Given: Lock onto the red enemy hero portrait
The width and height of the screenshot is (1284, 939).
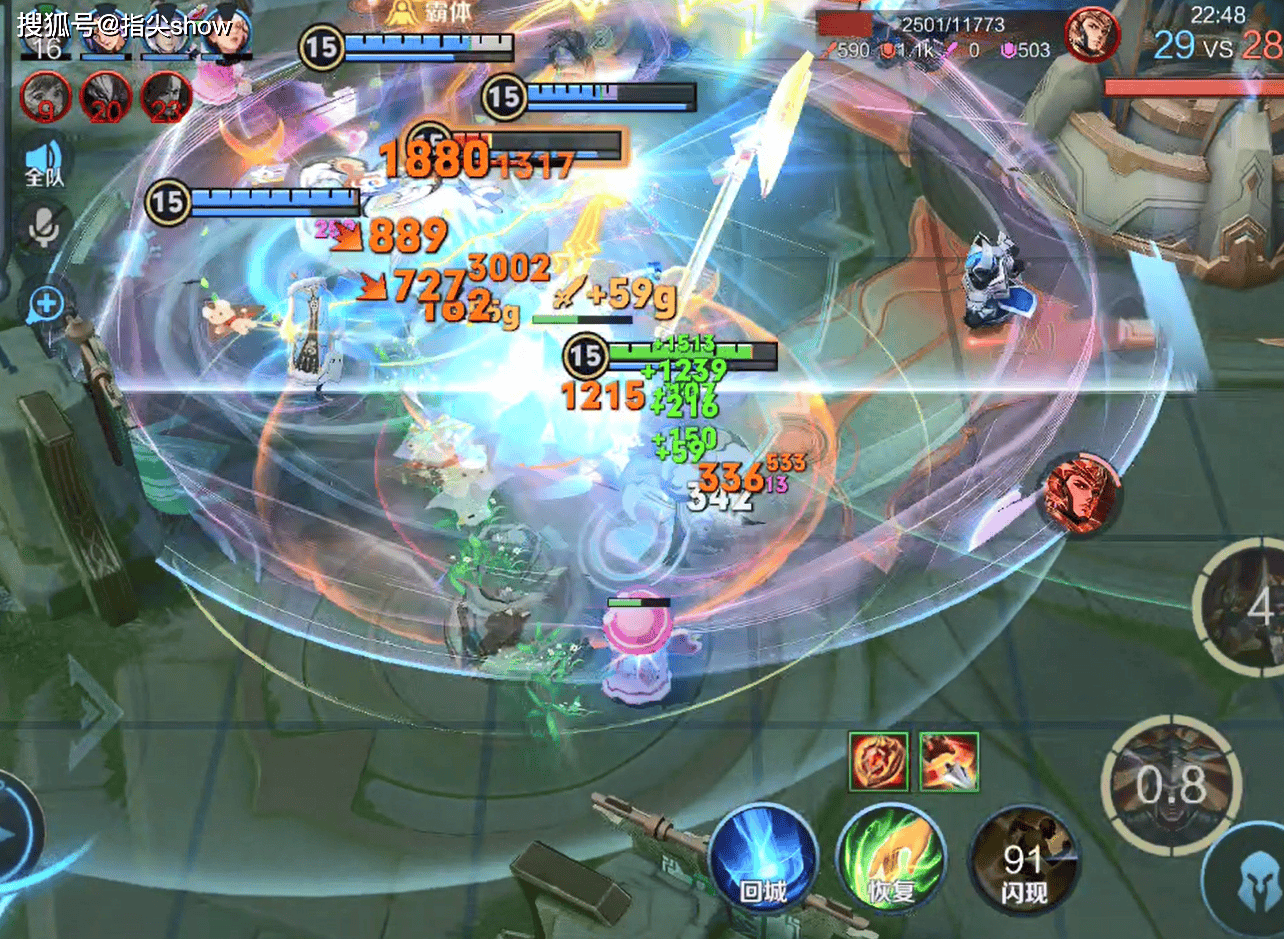Looking at the screenshot, I should 1079,494.
